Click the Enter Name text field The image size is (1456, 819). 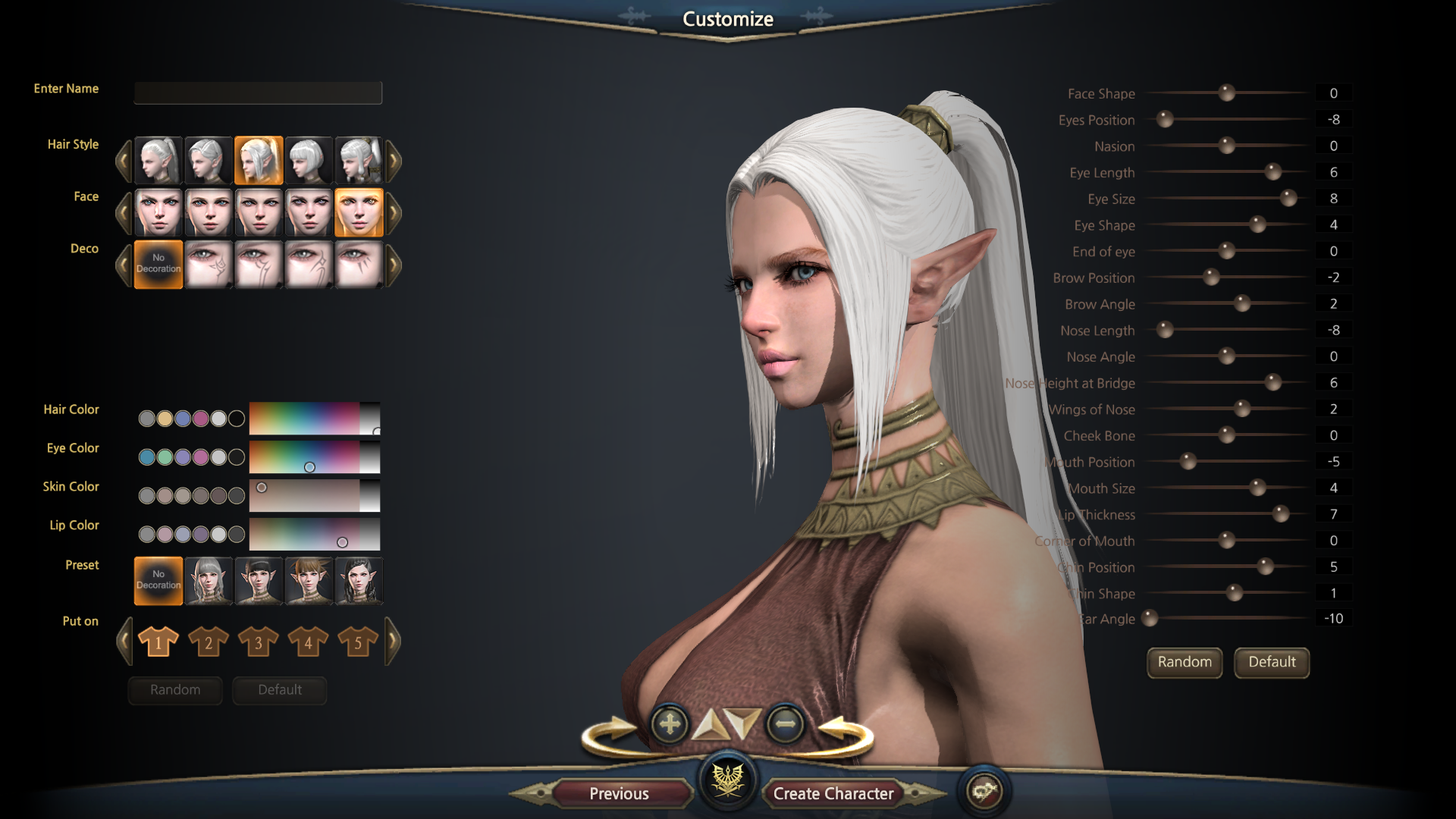click(x=258, y=93)
